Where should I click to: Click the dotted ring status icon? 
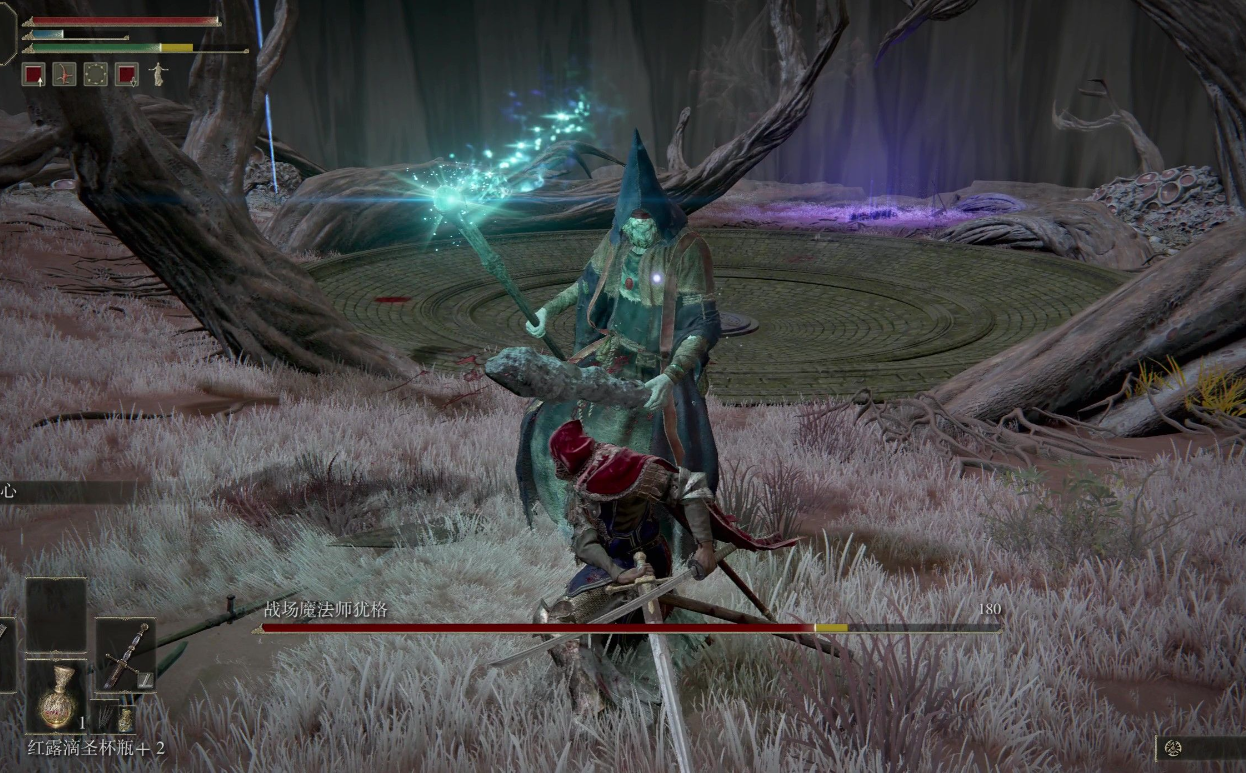(x=95, y=74)
